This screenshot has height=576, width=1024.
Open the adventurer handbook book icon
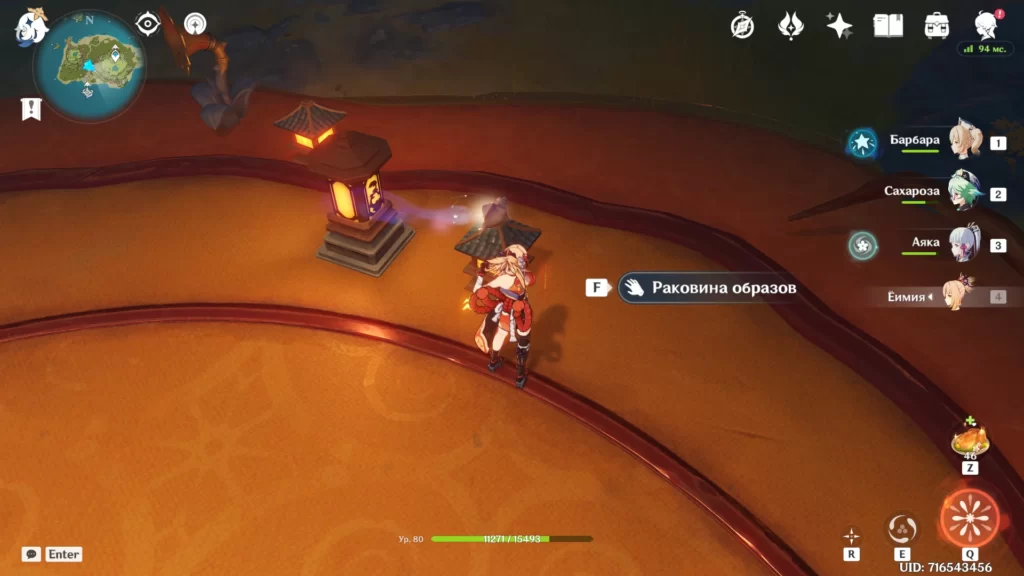[888, 26]
